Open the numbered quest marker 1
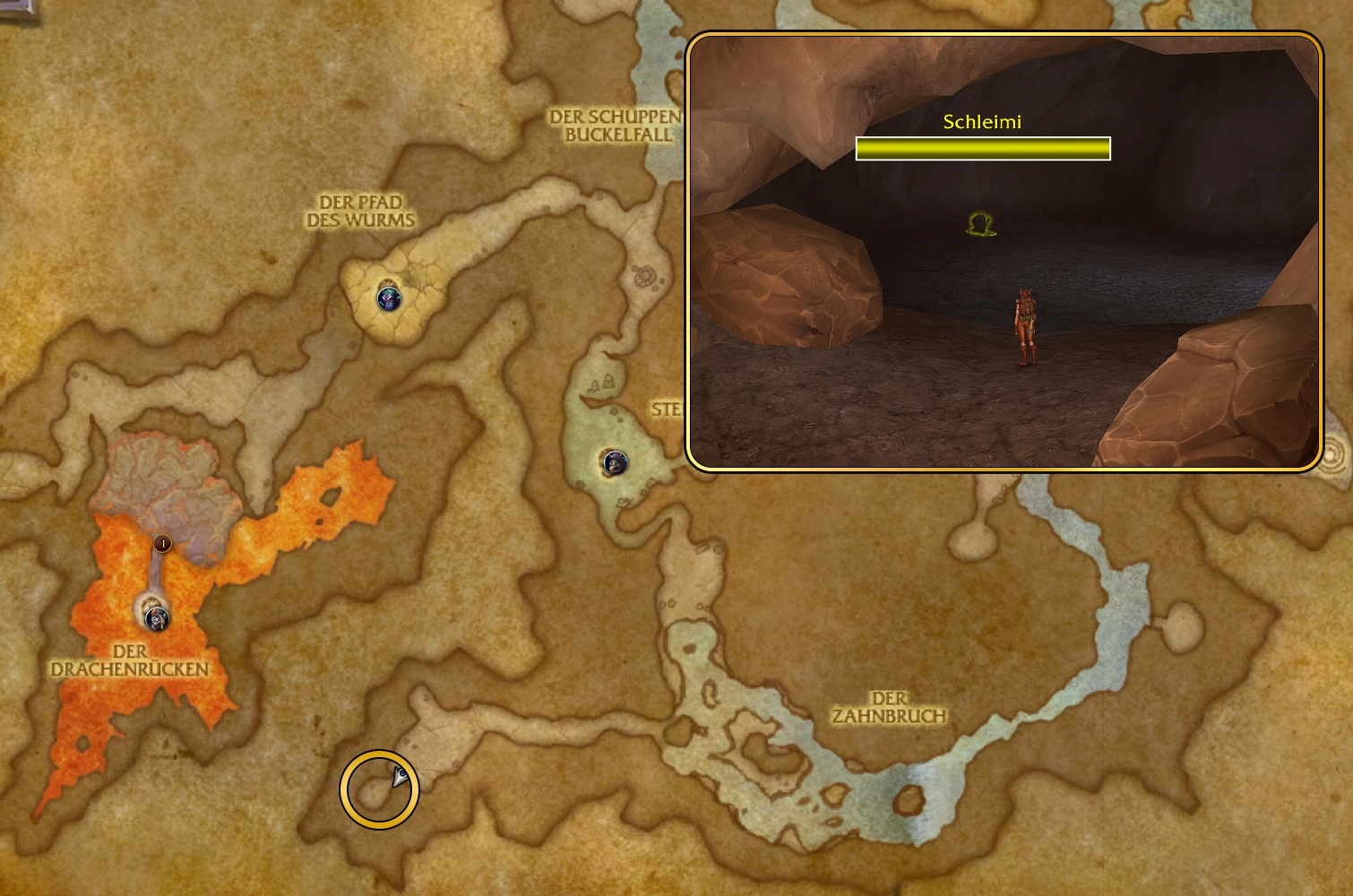This screenshot has width=1353, height=896. click(162, 543)
